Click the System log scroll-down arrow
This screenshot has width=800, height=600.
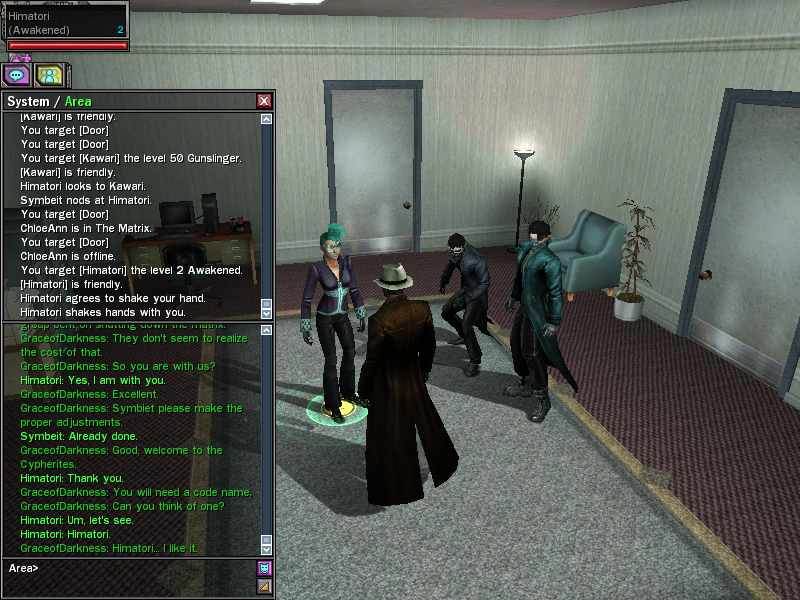click(x=266, y=313)
